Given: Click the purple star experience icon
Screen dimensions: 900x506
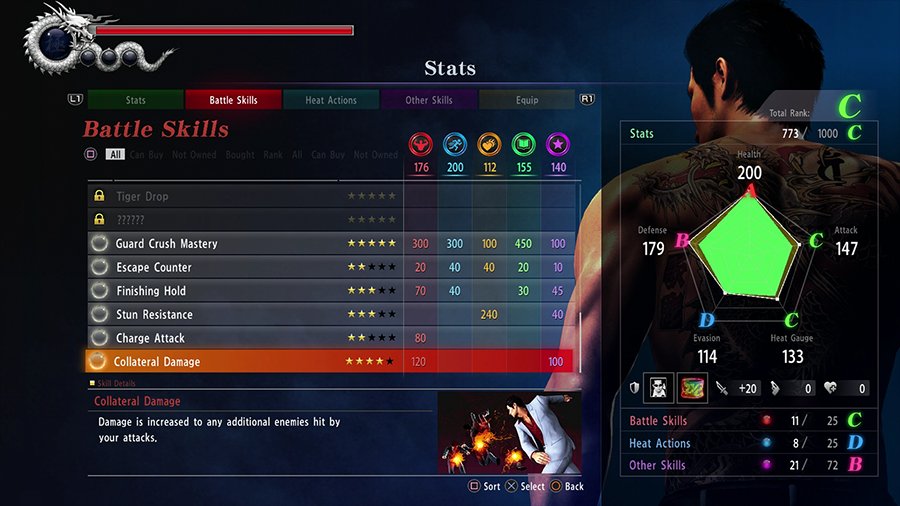Looking at the screenshot, I should pos(557,144).
